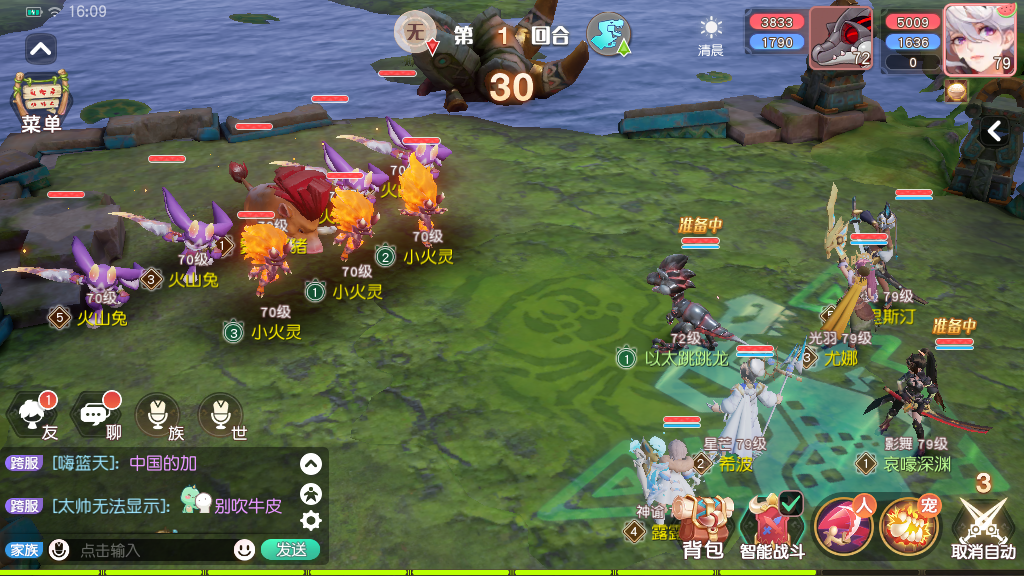Expand the side panel left-arrow tab

tap(994, 131)
